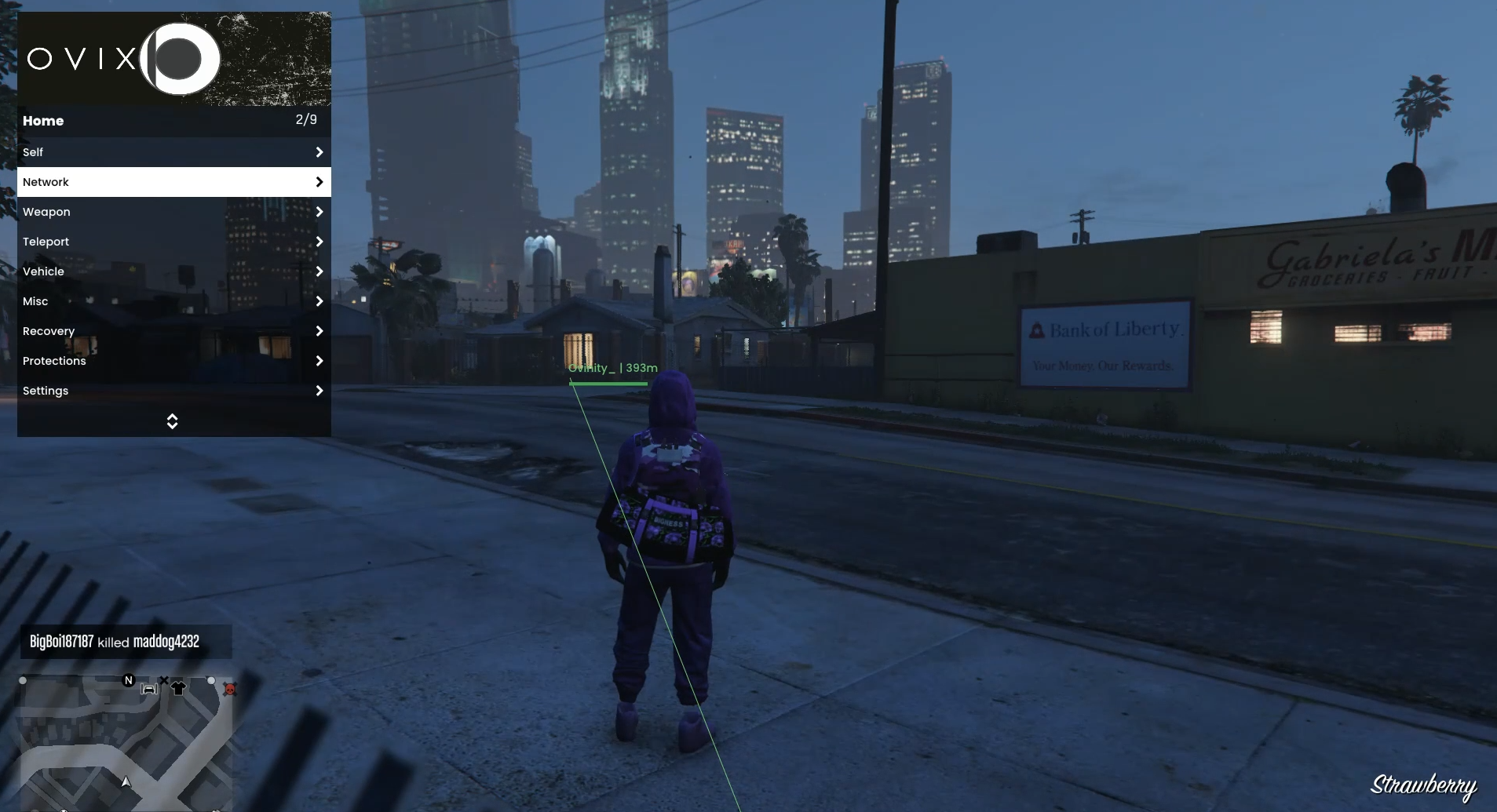This screenshot has height=812, width=1497.
Task: Choose the Vehicle menu entry
Action: (x=173, y=271)
